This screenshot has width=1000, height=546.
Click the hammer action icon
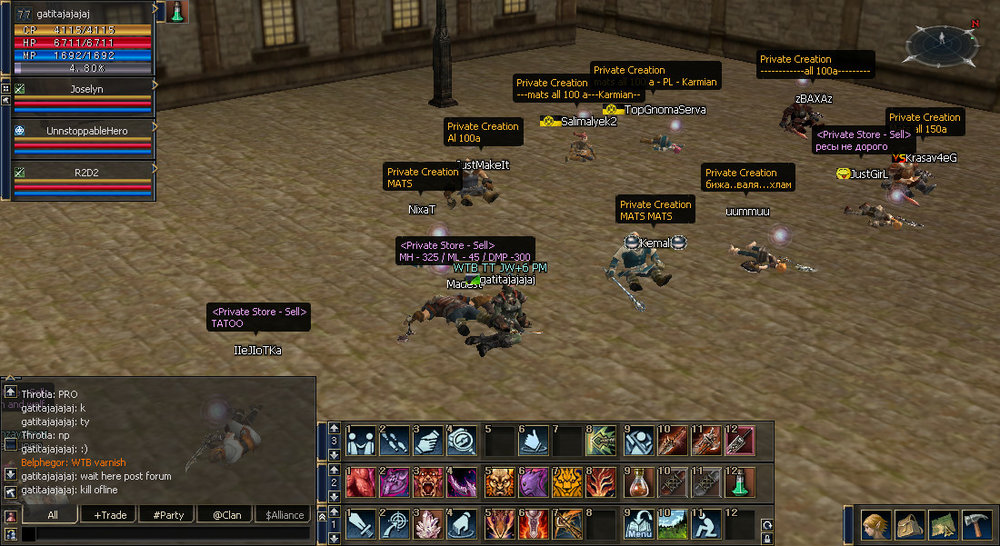point(976,523)
